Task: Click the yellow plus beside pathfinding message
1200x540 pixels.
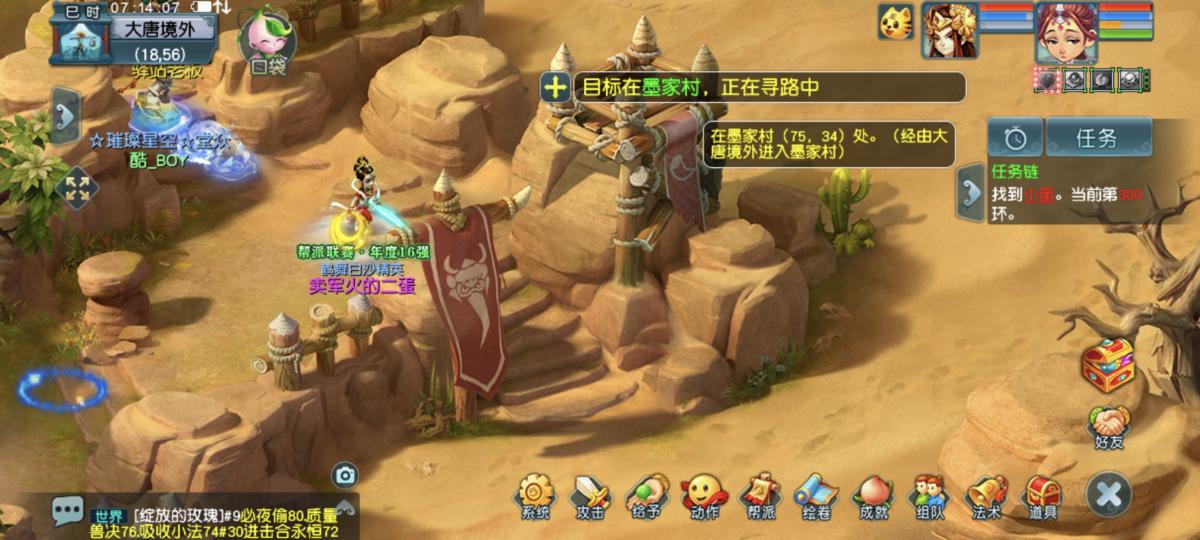Action: (555, 87)
